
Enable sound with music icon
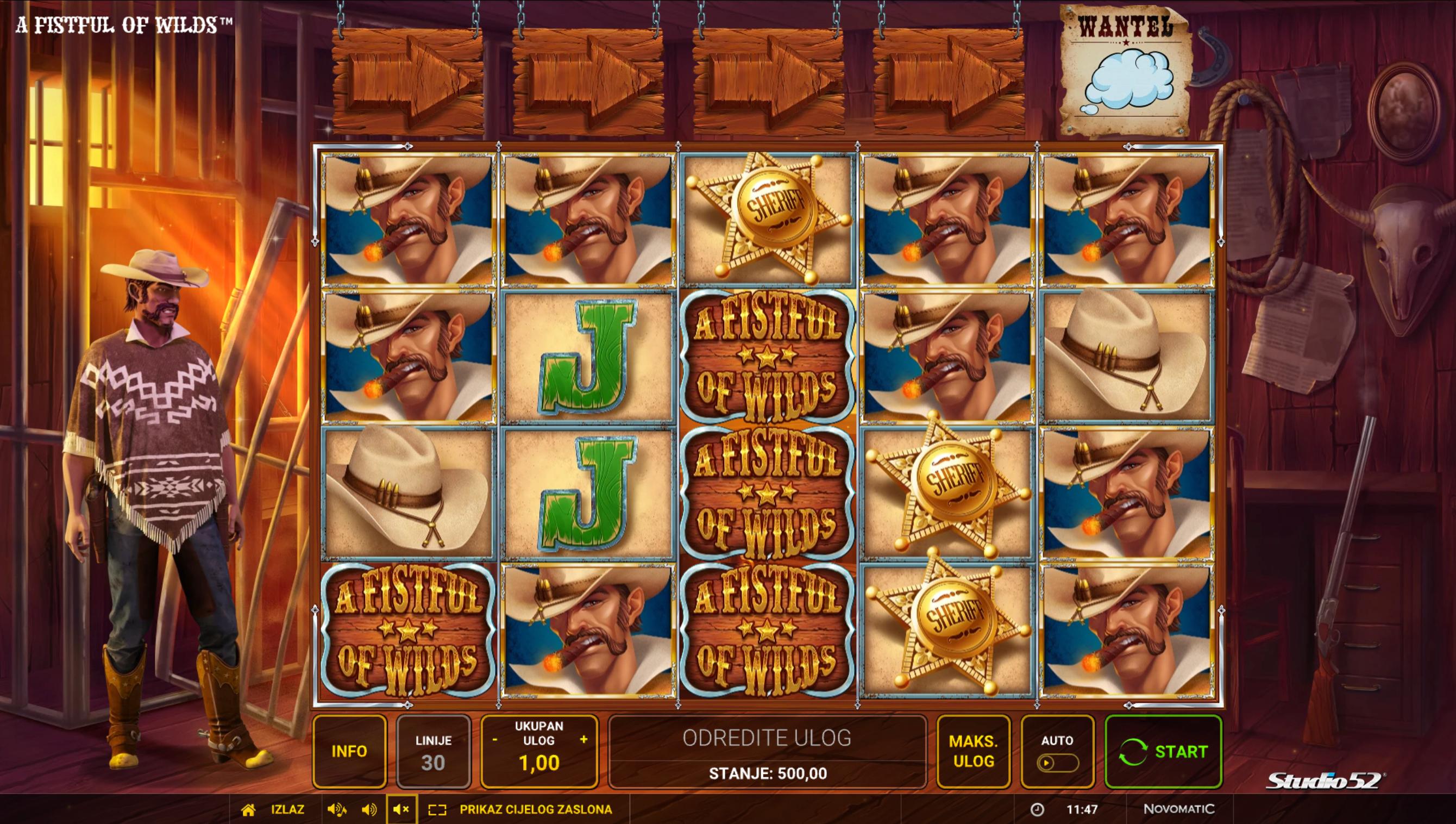pos(337,809)
